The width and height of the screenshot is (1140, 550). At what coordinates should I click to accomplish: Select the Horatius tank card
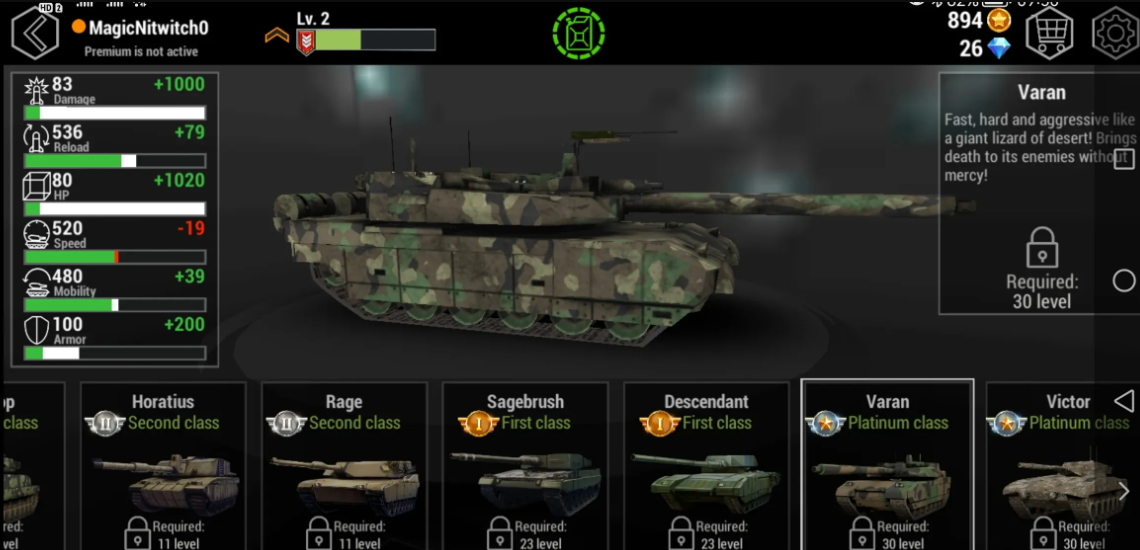point(163,465)
